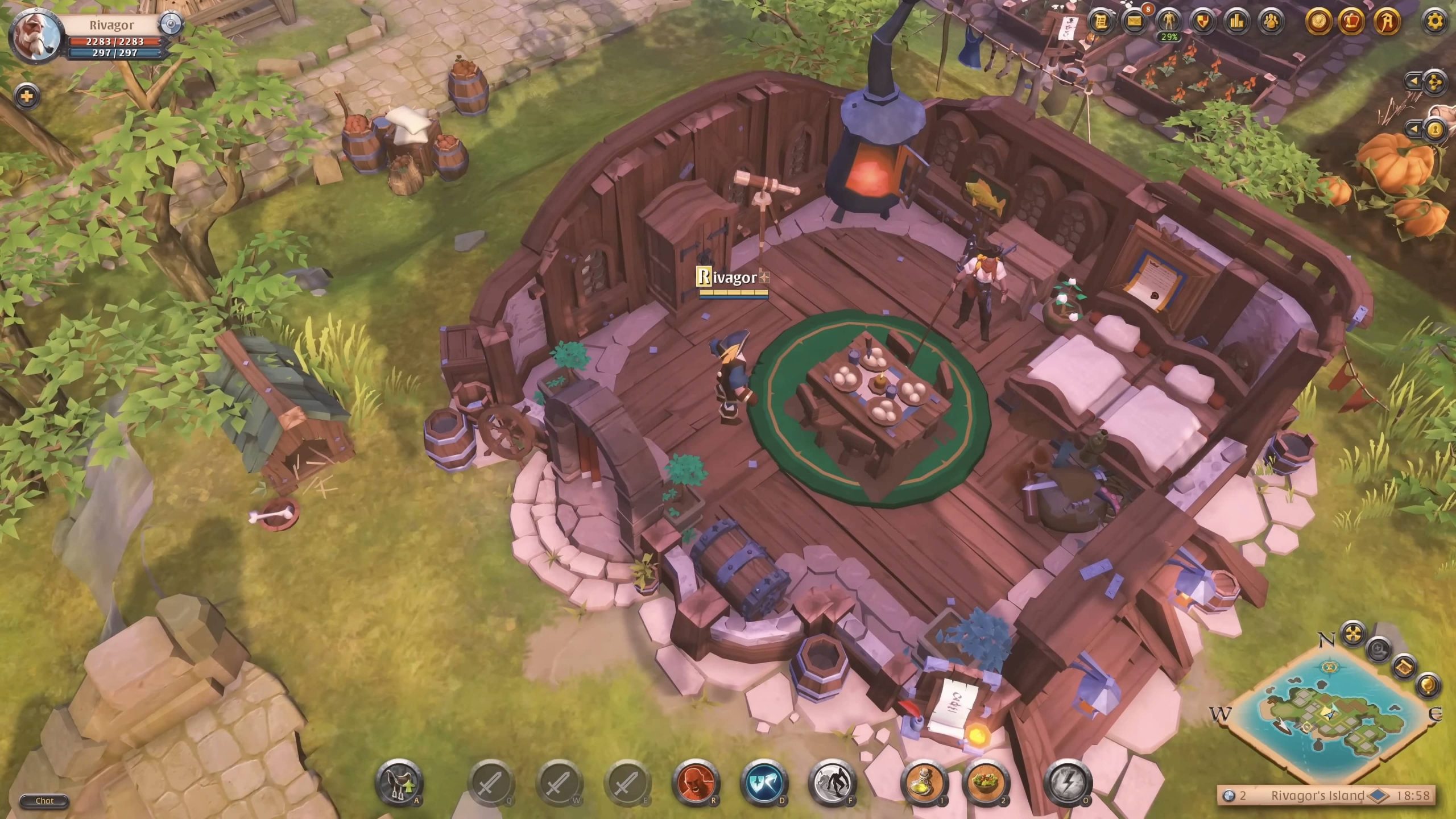The height and width of the screenshot is (819, 1456).
Task: Open the guild shield menu
Action: (1203, 22)
